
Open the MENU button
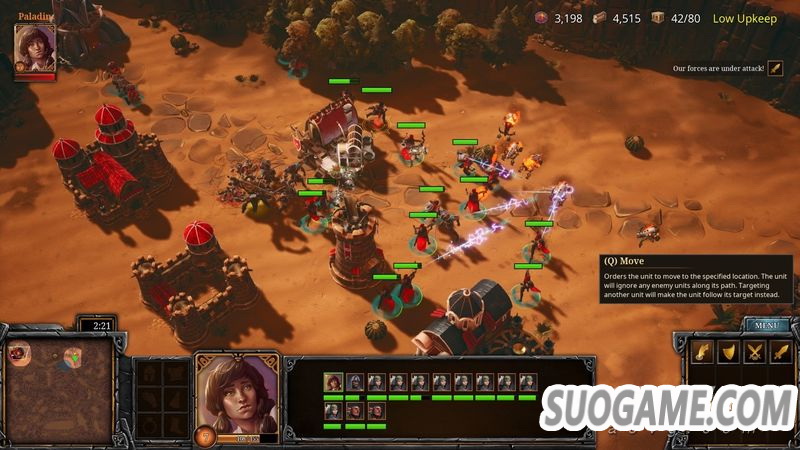767,325
